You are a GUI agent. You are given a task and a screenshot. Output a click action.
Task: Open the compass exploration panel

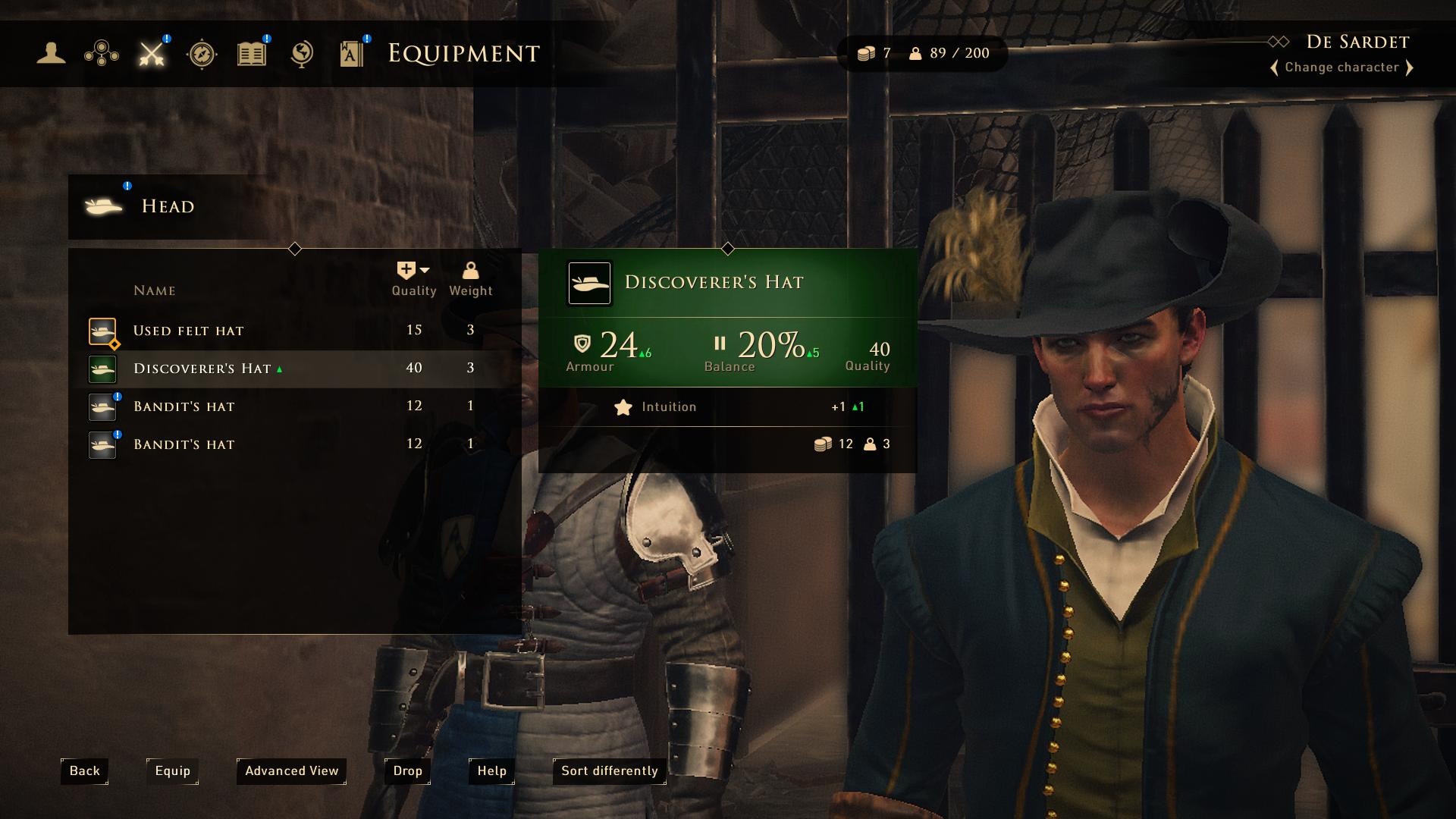coord(201,53)
